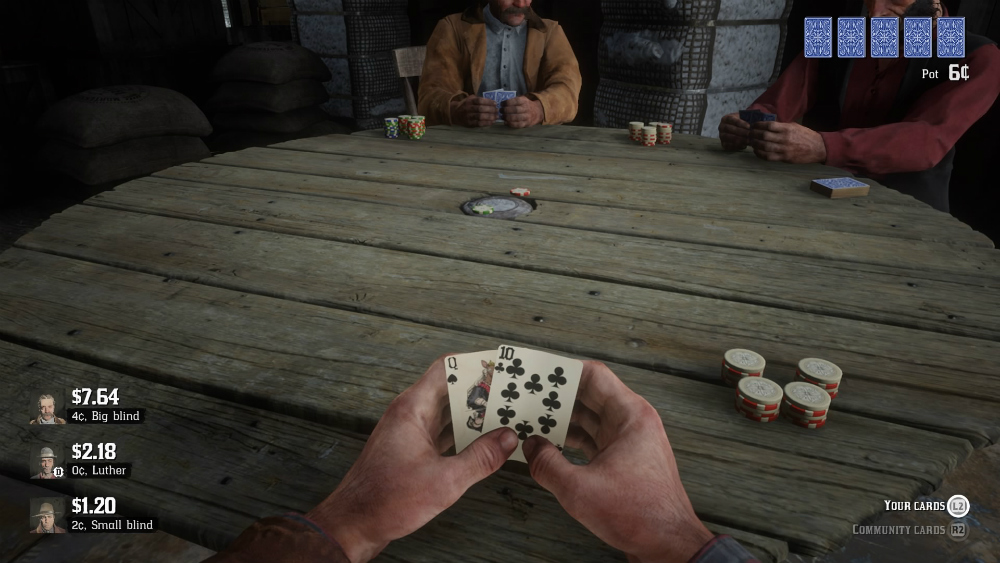
Task: Click the Small blind player portrait
Action: tap(47, 515)
